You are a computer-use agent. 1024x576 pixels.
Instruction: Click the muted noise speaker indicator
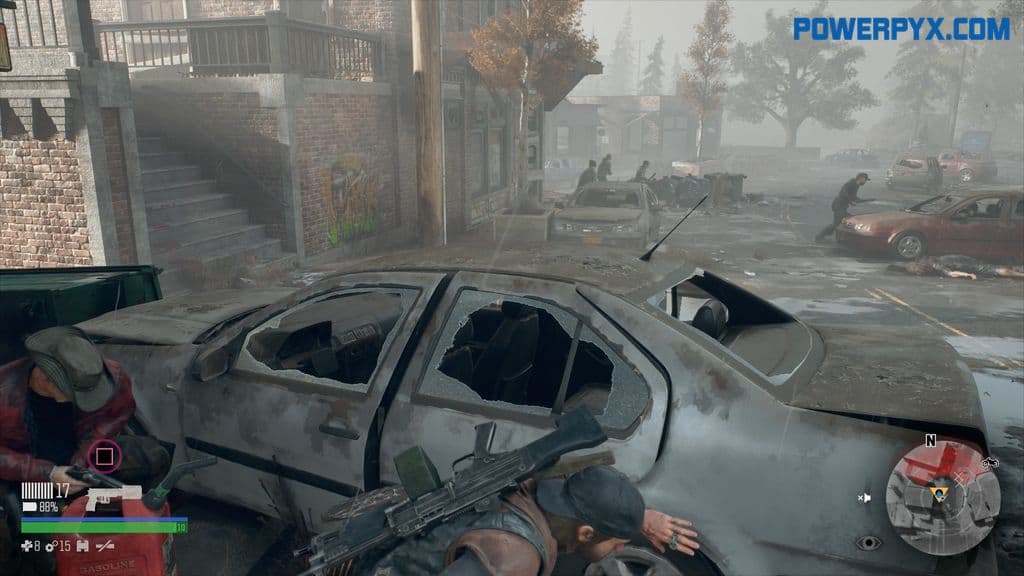865,497
